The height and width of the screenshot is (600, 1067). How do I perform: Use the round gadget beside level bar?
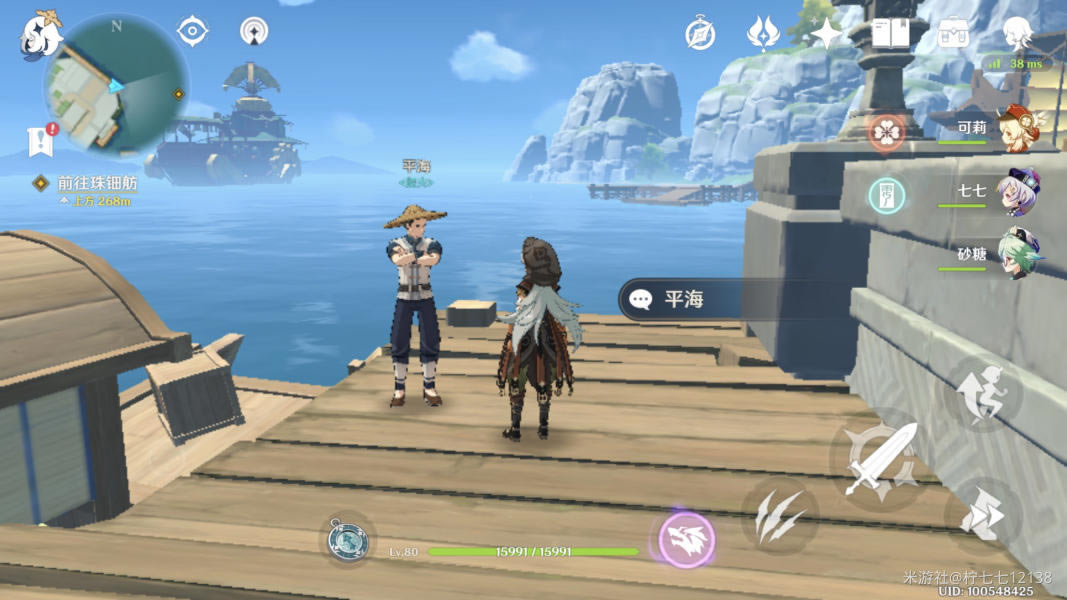coord(348,540)
